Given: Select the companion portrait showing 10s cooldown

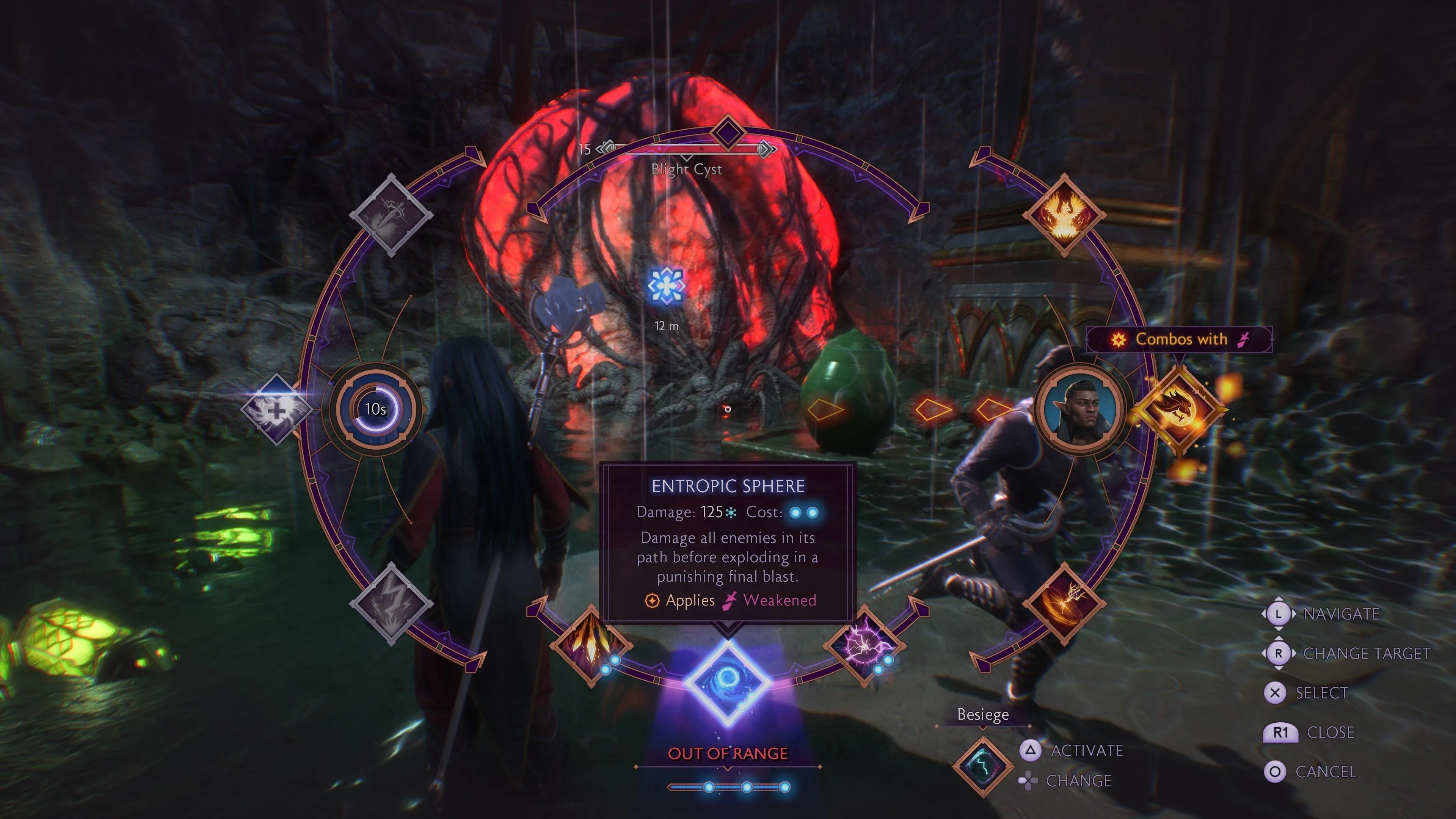Looking at the screenshot, I should tap(375, 409).
